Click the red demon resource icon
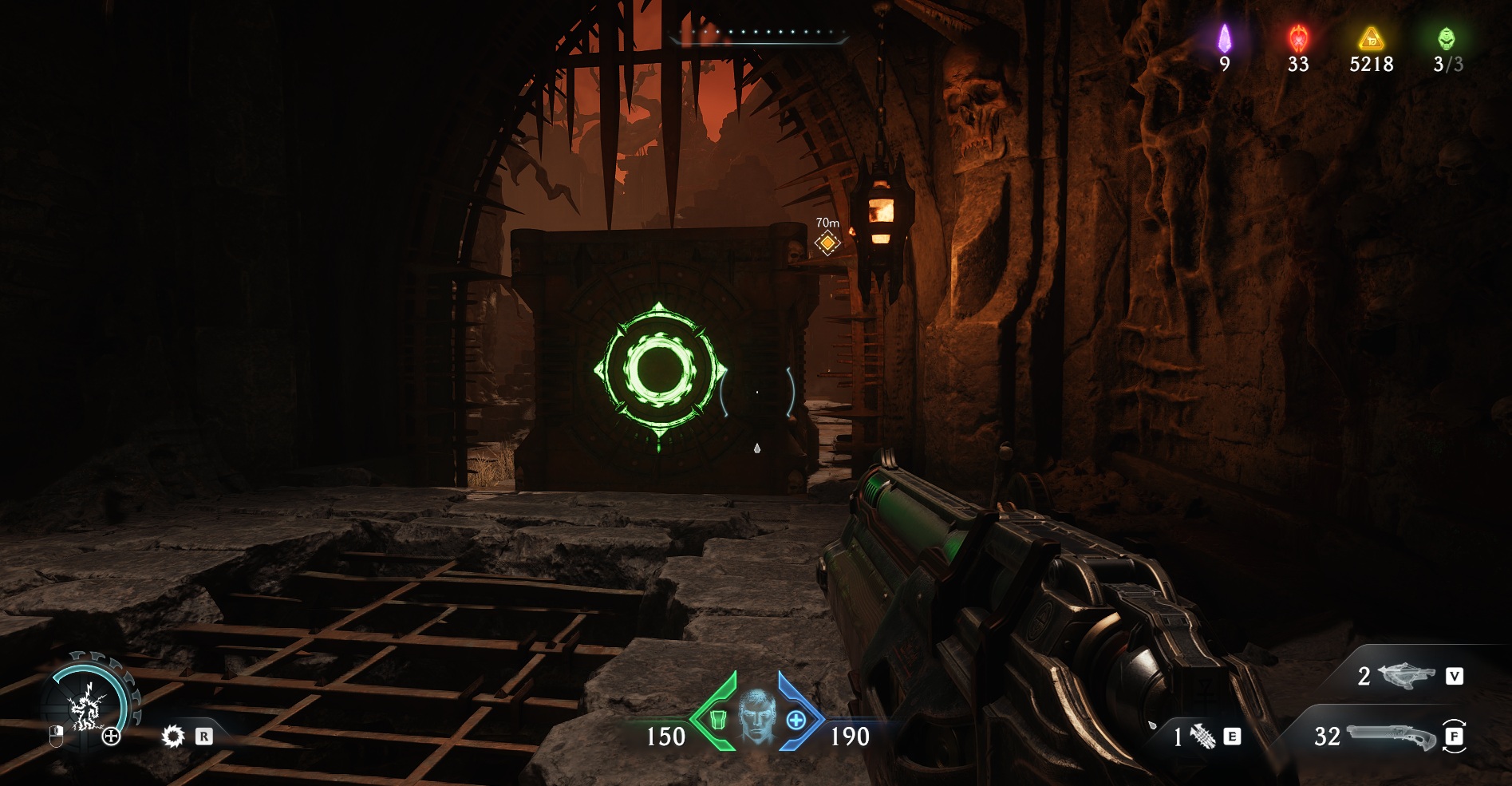This screenshot has height=786, width=1512. coord(1298,38)
